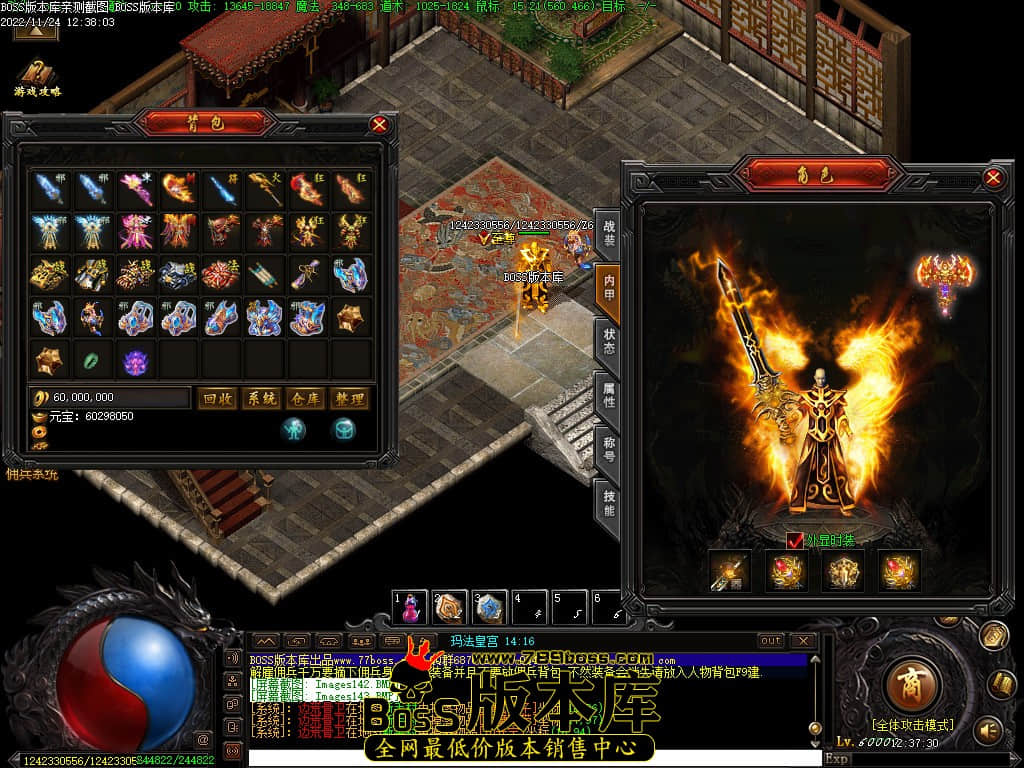Select the purple lotus item in backpack
Screen dimensions: 1024x768
(135, 359)
